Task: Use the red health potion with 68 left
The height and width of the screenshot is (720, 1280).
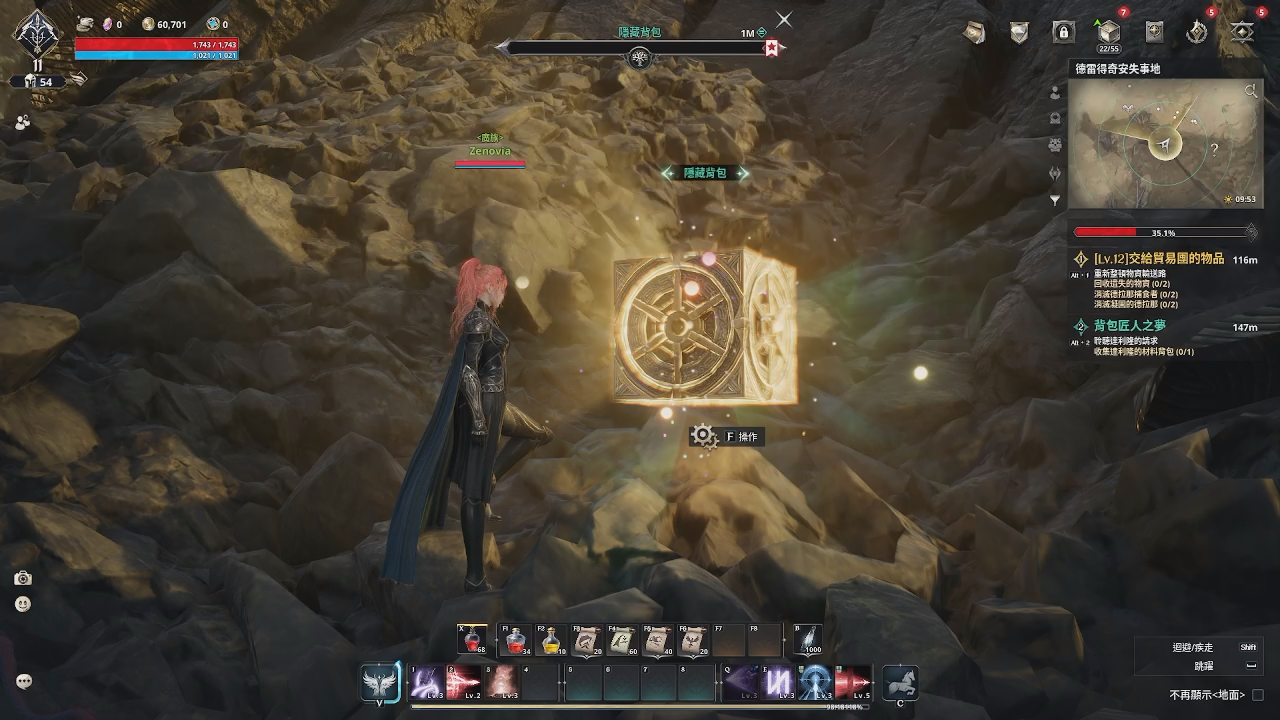Action: pos(472,640)
